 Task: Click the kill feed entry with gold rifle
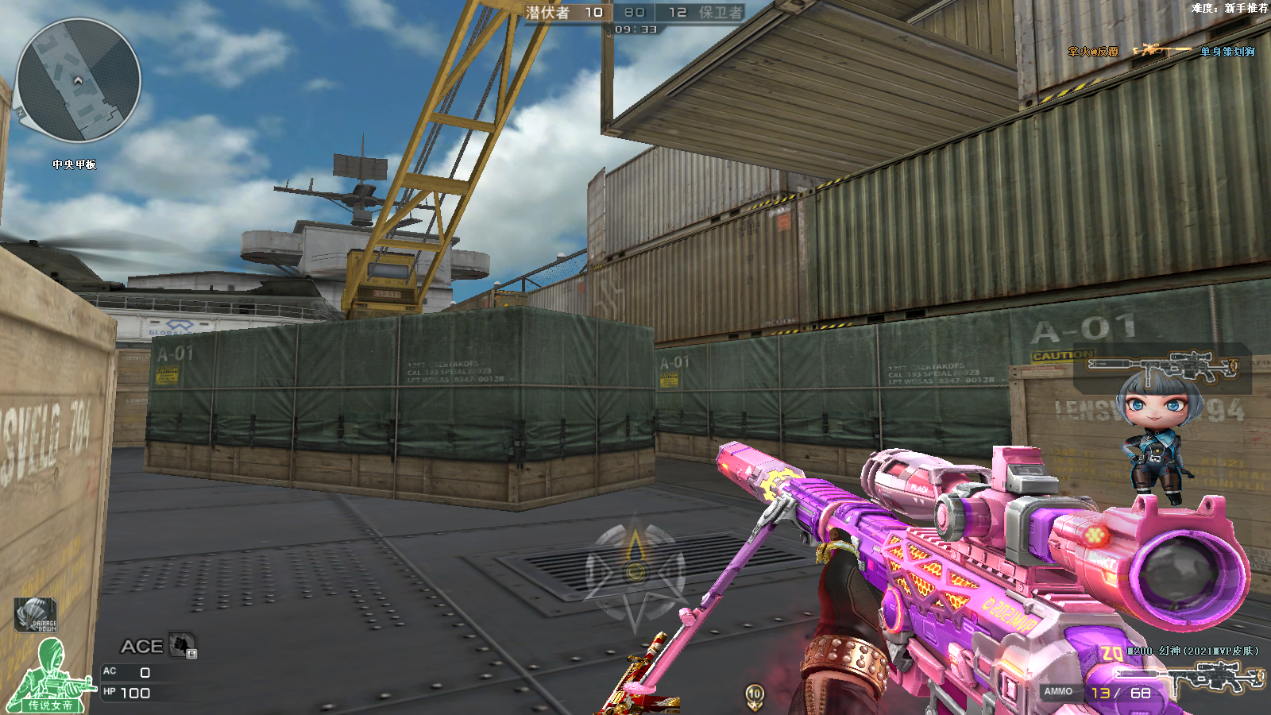pos(1161,50)
